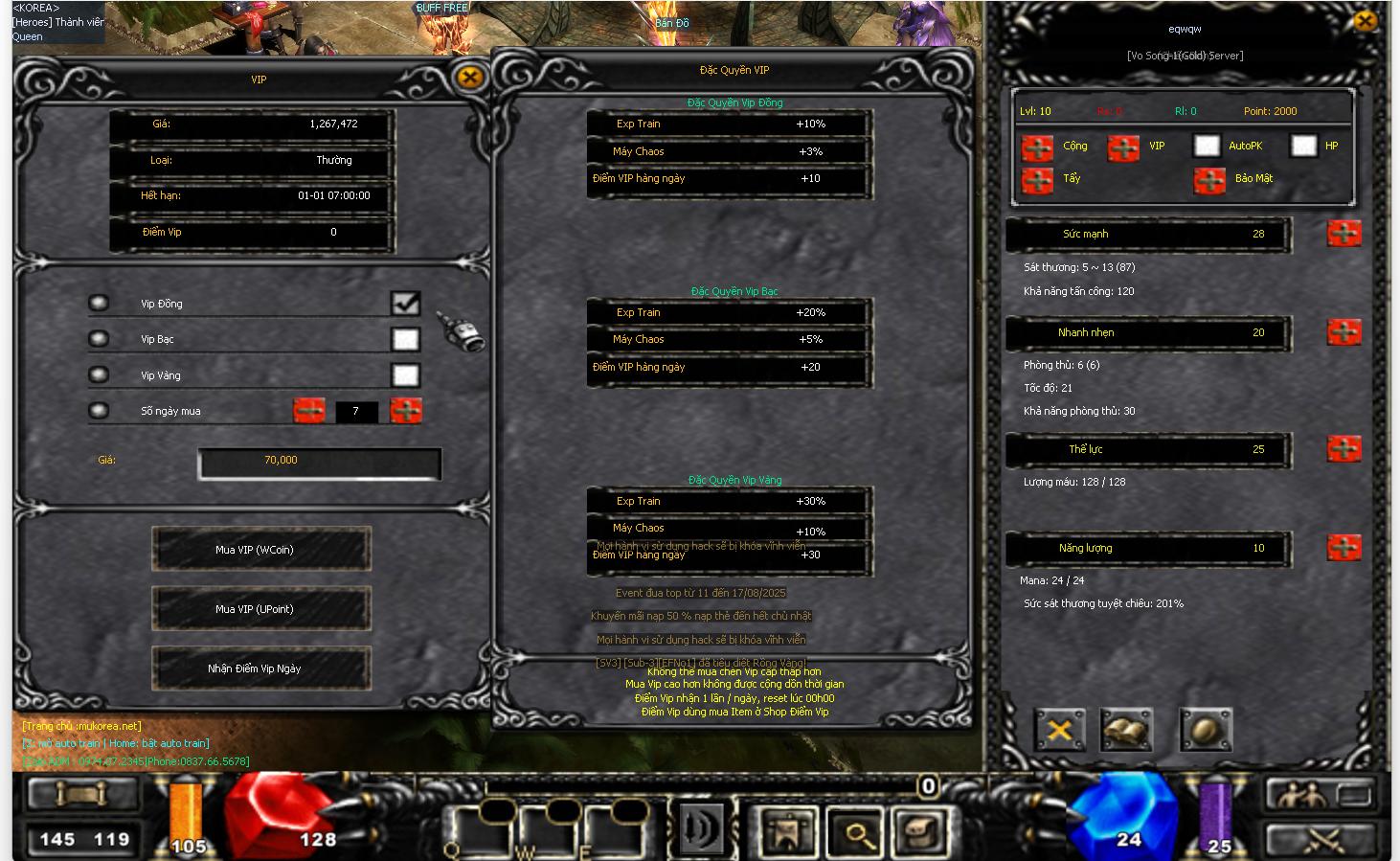Increase the number of days purchased
Viewport: 1400px width, 861px height.
[x=406, y=411]
